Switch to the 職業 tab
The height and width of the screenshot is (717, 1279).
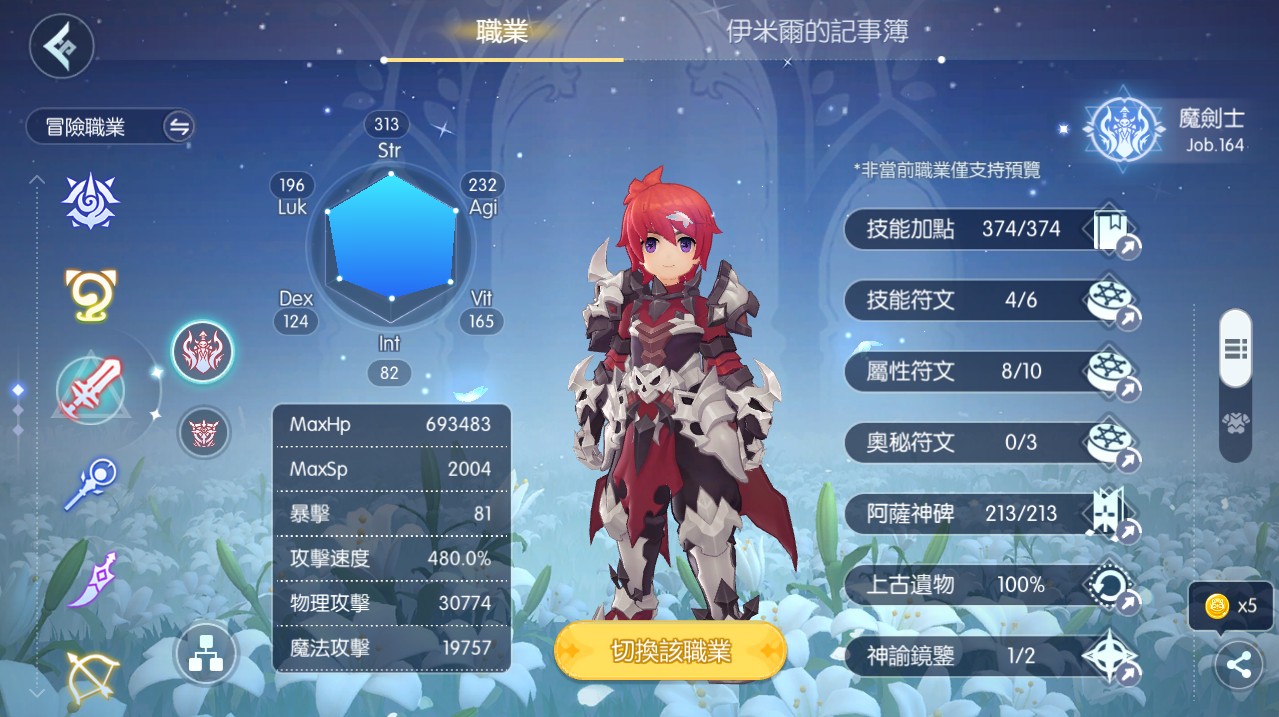[x=502, y=31]
